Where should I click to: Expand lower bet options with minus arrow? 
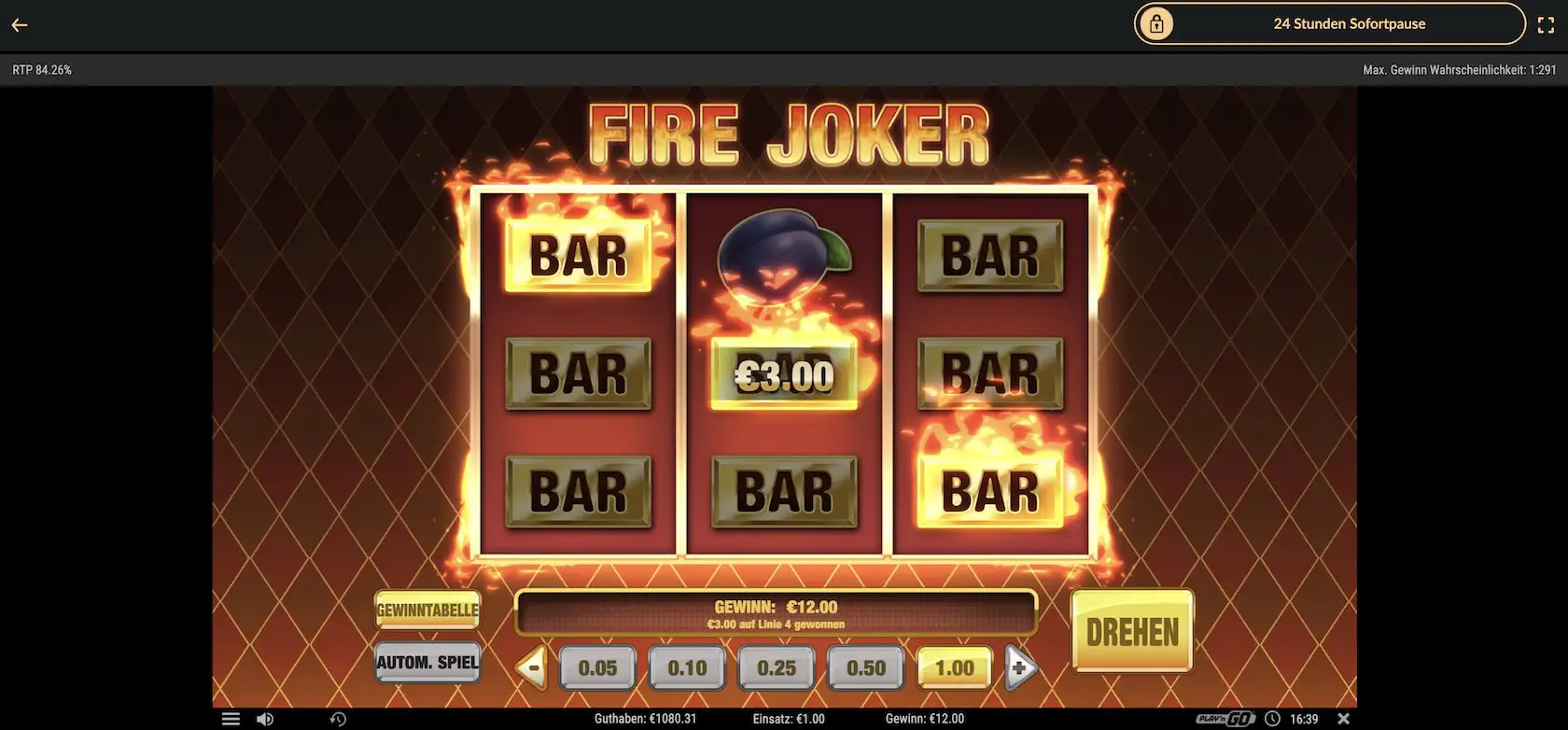[530, 668]
